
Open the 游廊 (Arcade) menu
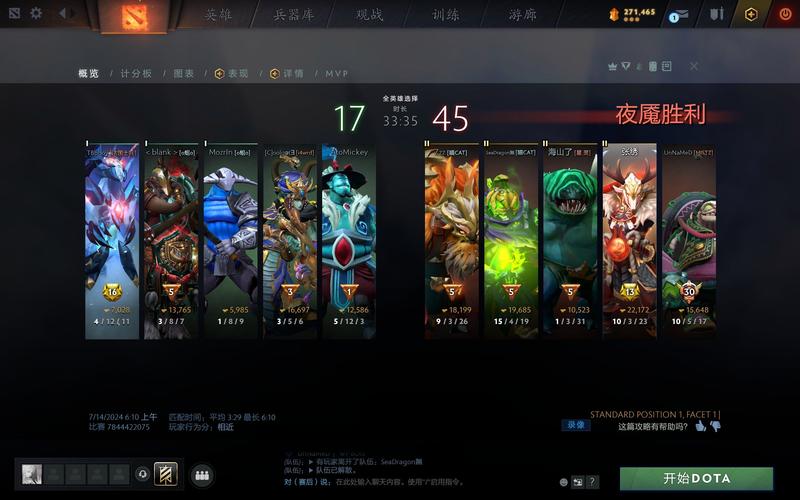click(x=522, y=15)
